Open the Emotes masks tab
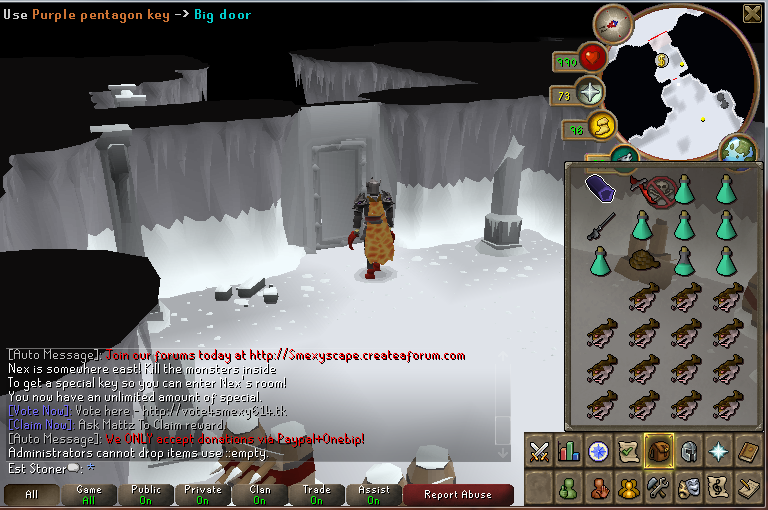Viewport: 768px width, 510px height. pos(688,488)
